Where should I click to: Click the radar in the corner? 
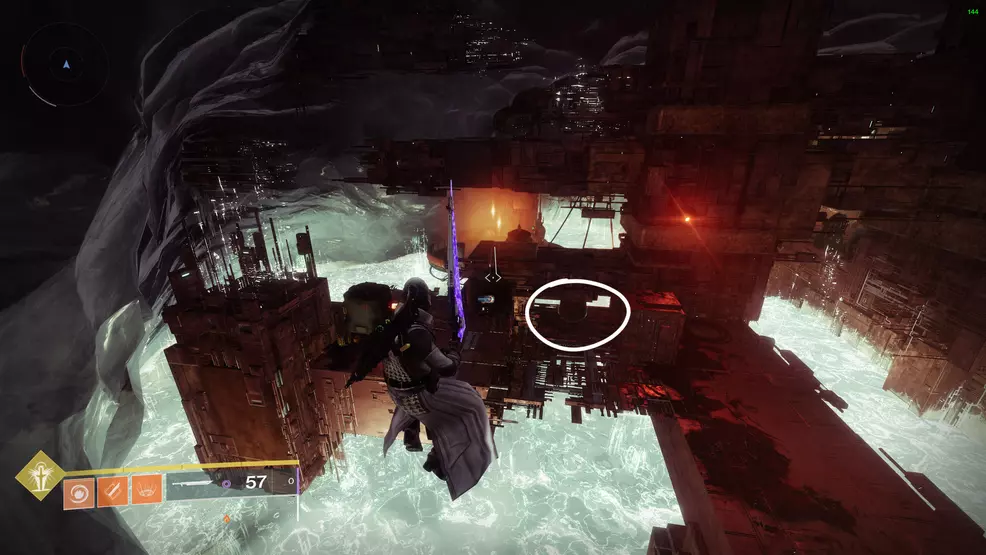coord(65,65)
